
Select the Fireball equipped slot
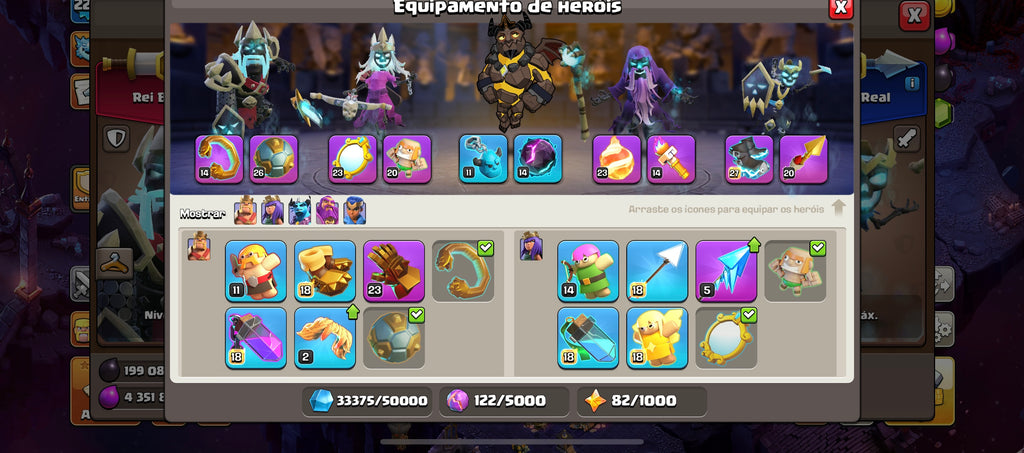click(617, 159)
